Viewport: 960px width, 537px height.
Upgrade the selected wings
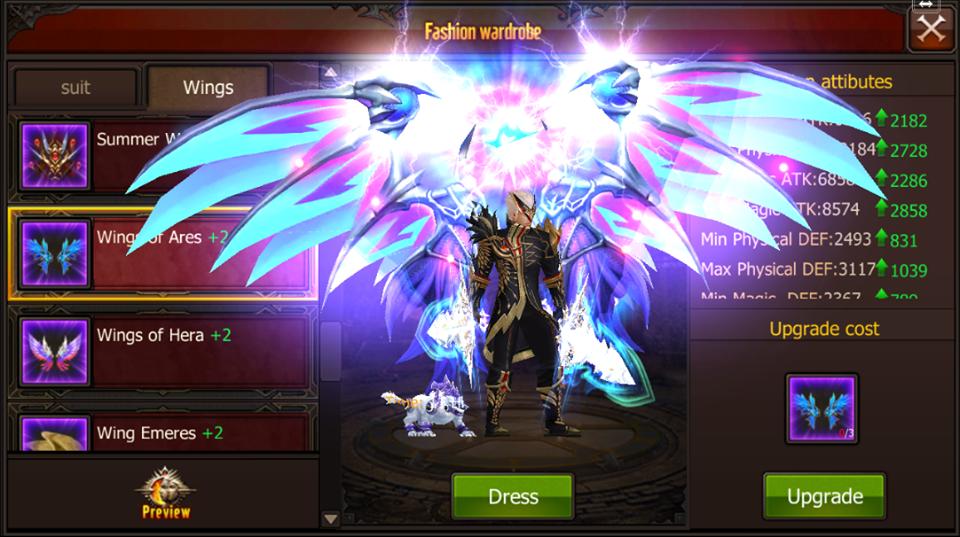824,497
